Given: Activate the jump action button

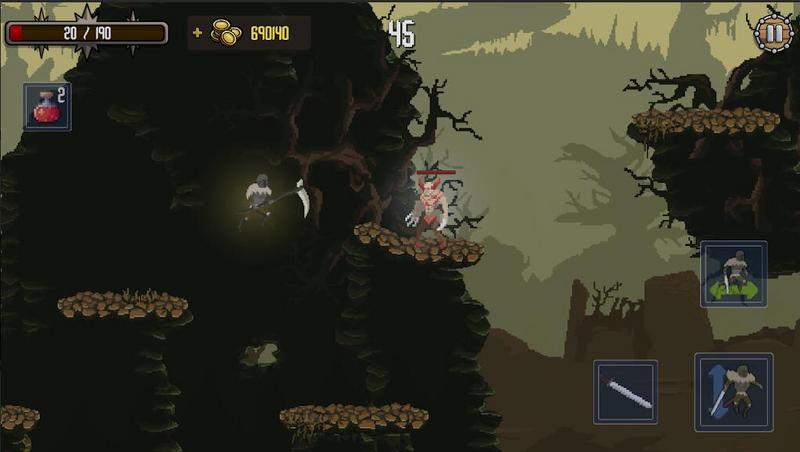Looking at the screenshot, I should click(734, 392).
